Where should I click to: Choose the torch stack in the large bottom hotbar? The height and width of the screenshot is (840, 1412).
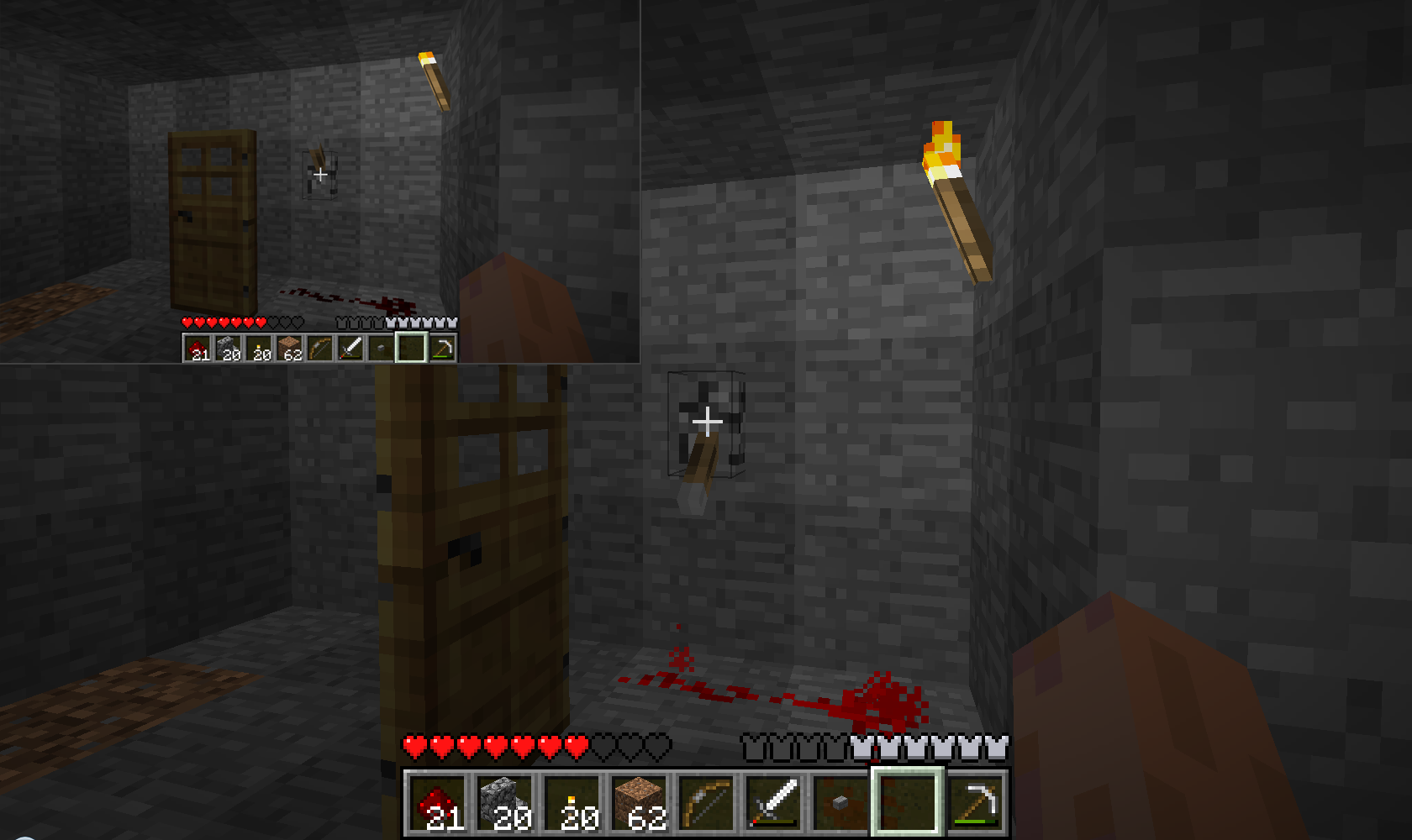point(572,802)
